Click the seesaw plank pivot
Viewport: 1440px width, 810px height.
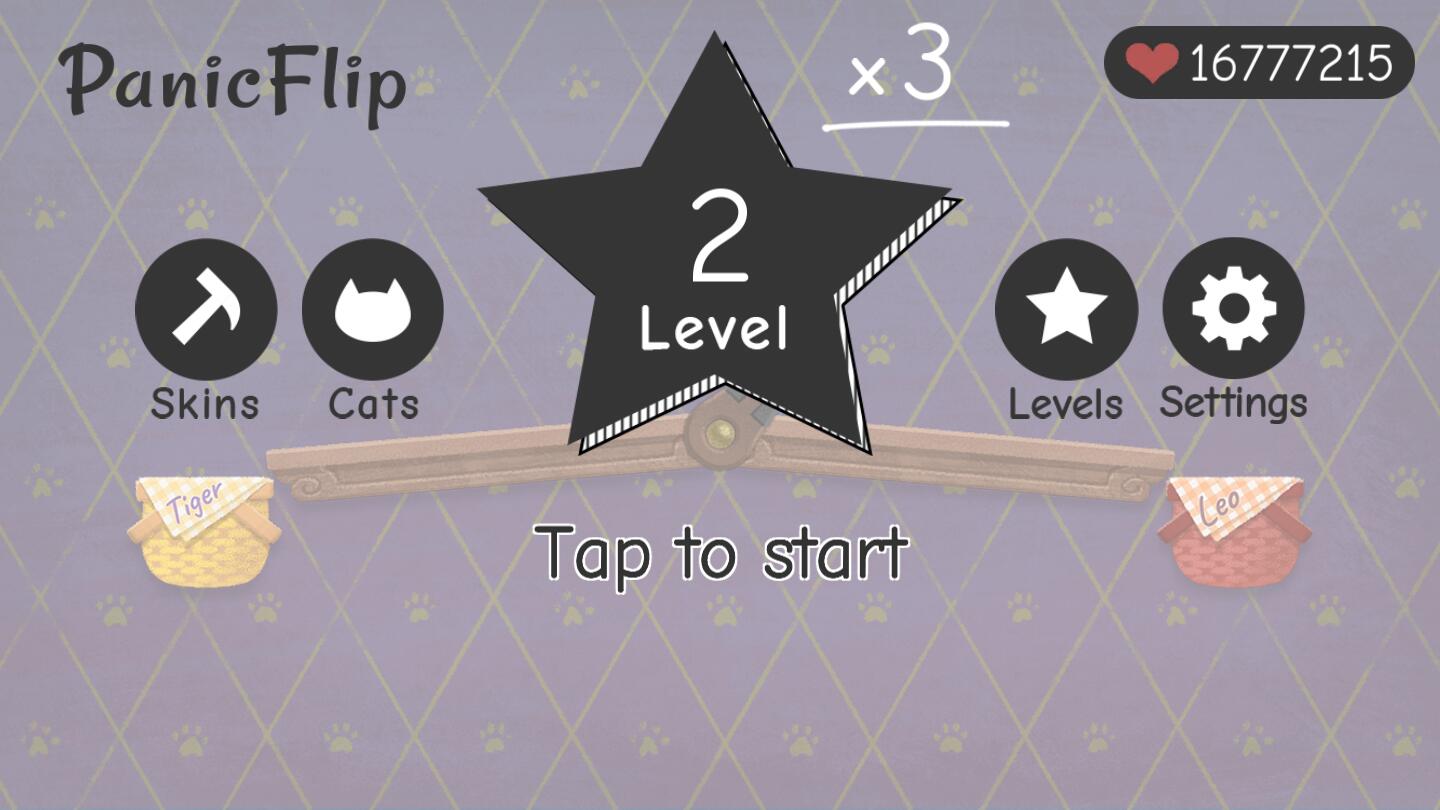(x=722, y=432)
